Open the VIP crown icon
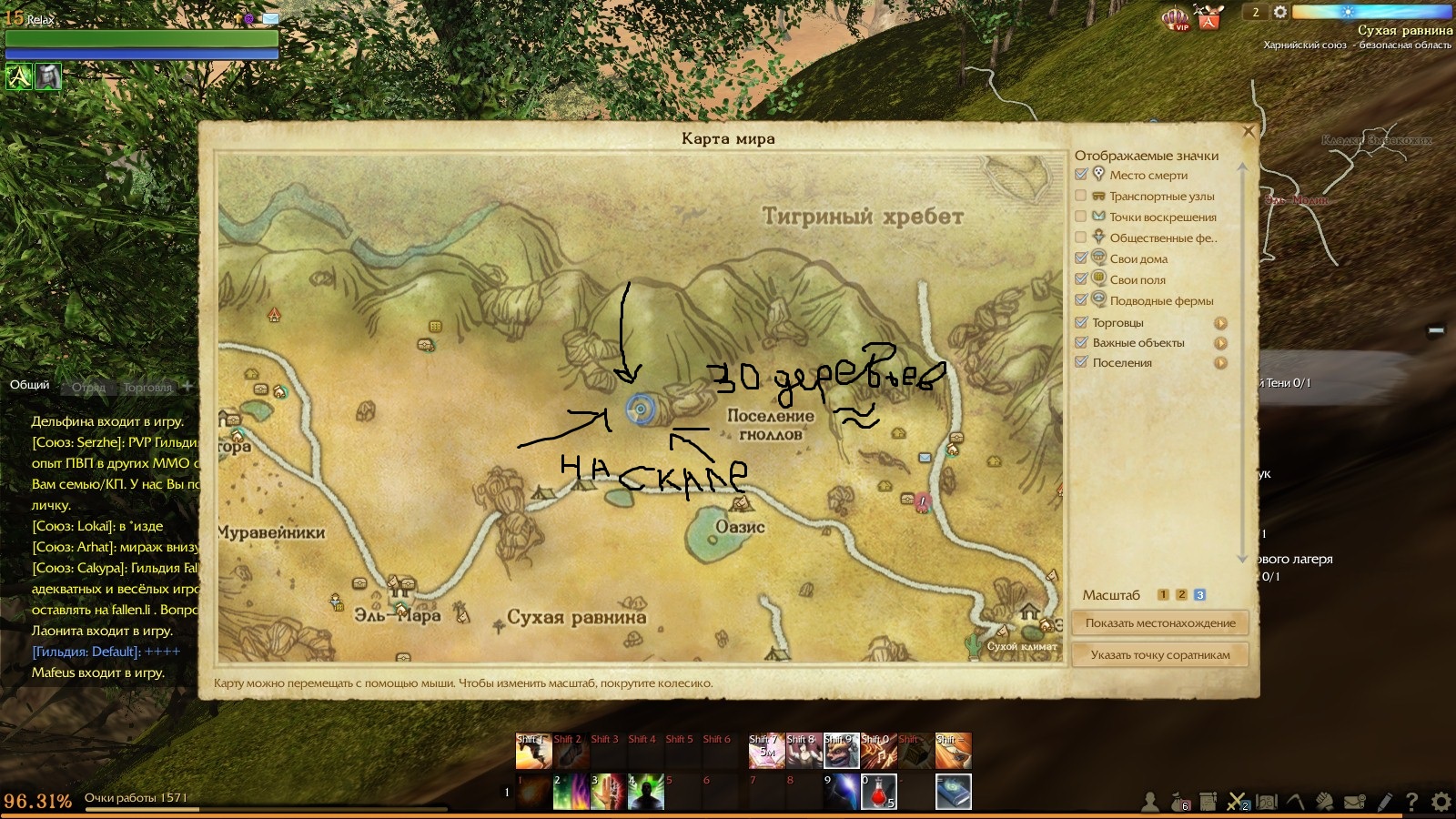This screenshot has height=819, width=1456. [x=1177, y=18]
